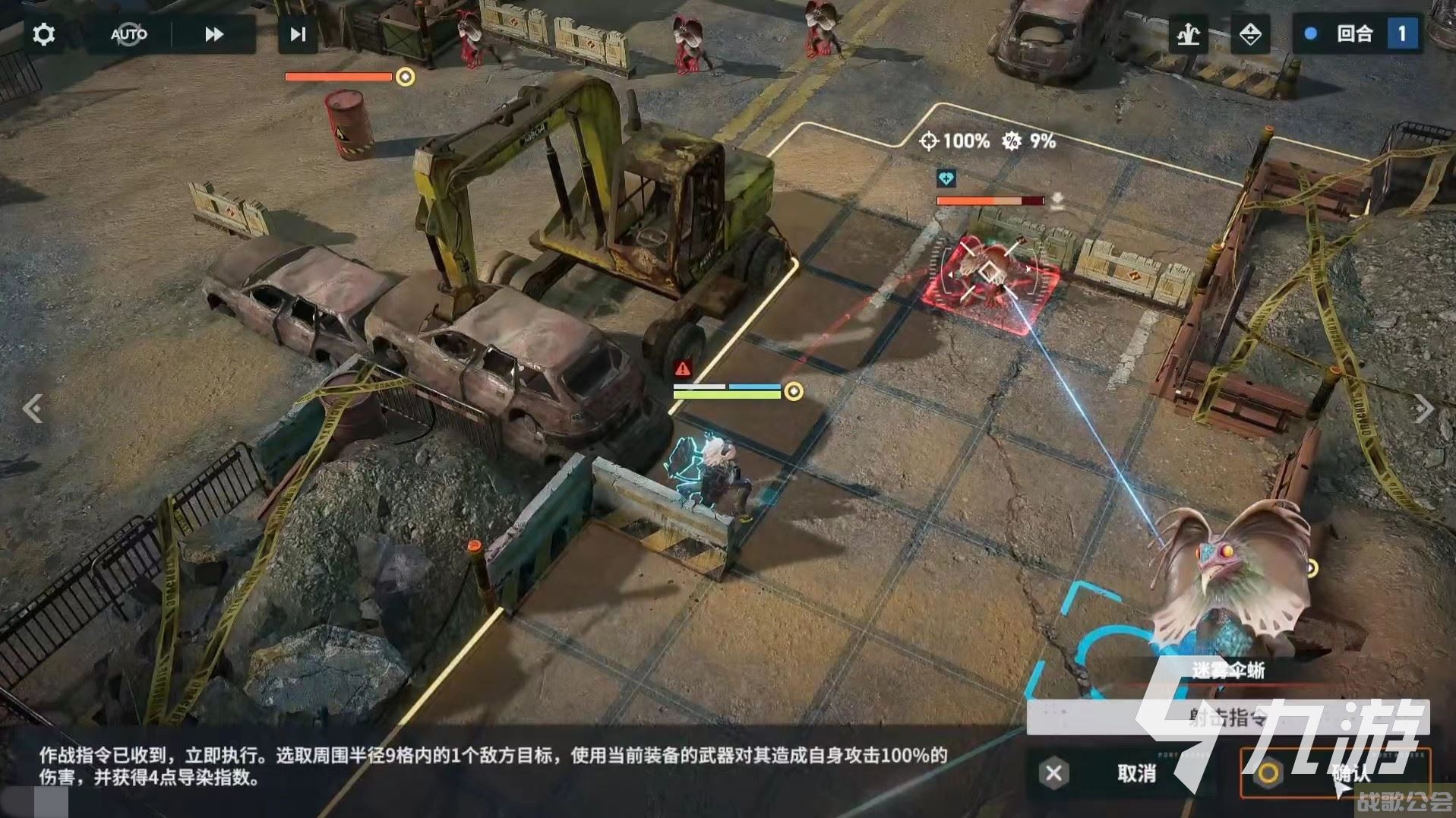This screenshot has width=1456, height=818.
Task: Click the red warning triangle above the ally
Action: pyautogui.click(x=684, y=368)
